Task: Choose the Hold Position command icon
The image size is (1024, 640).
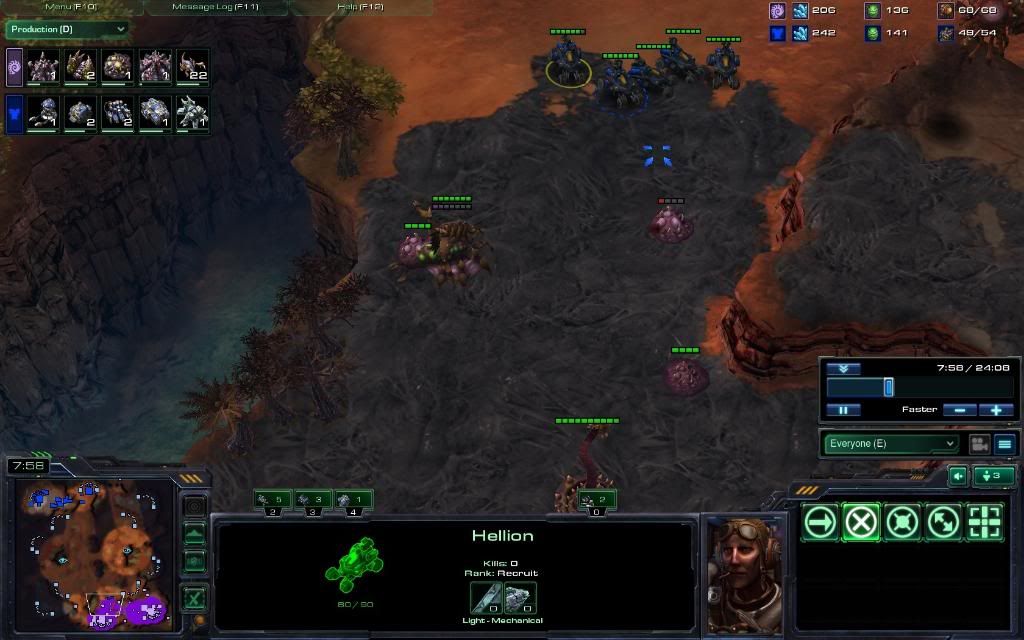Action: coord(902,522)
